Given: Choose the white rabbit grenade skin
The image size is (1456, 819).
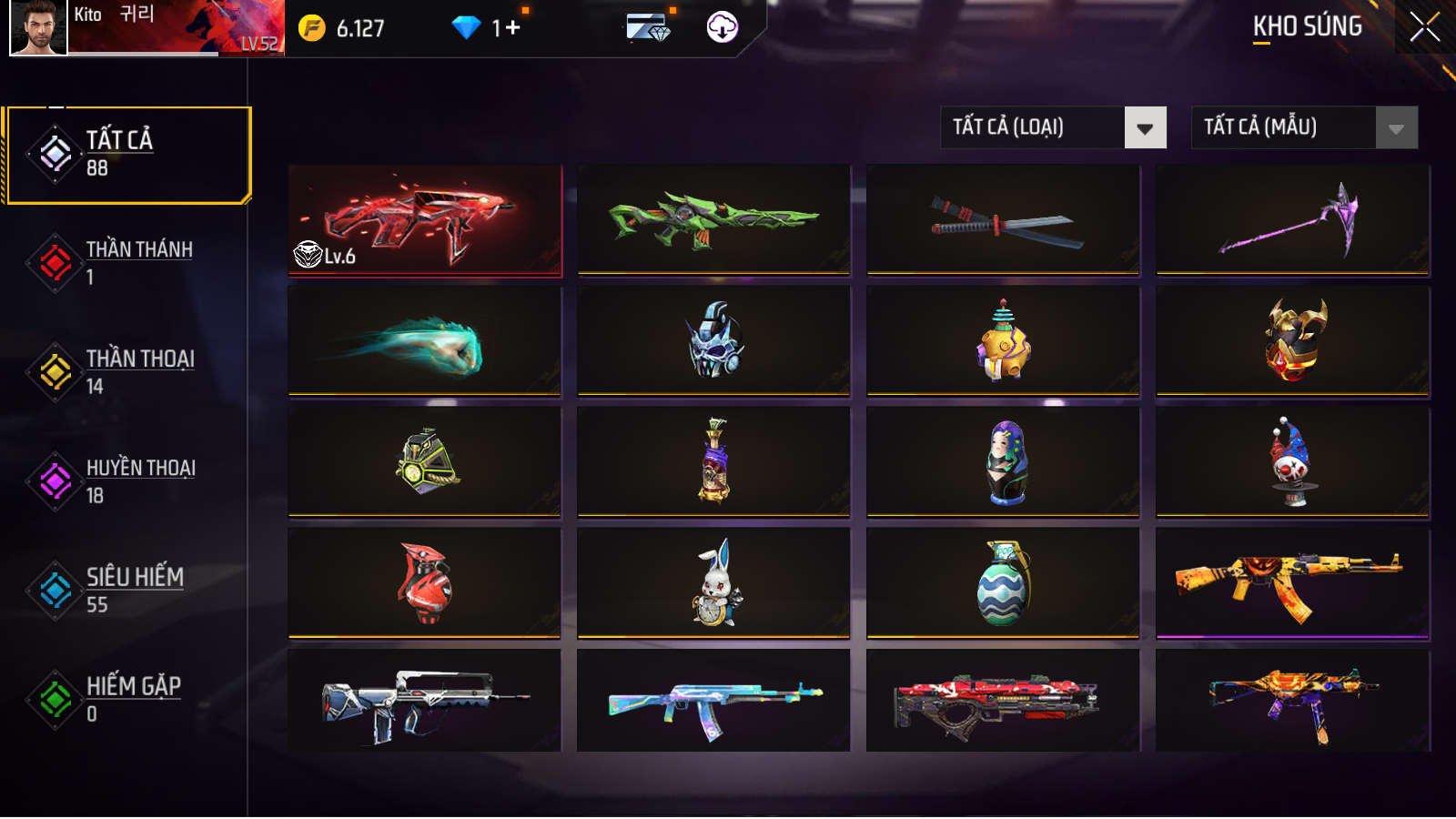Looking at the screenshot, I should point(713,583).
